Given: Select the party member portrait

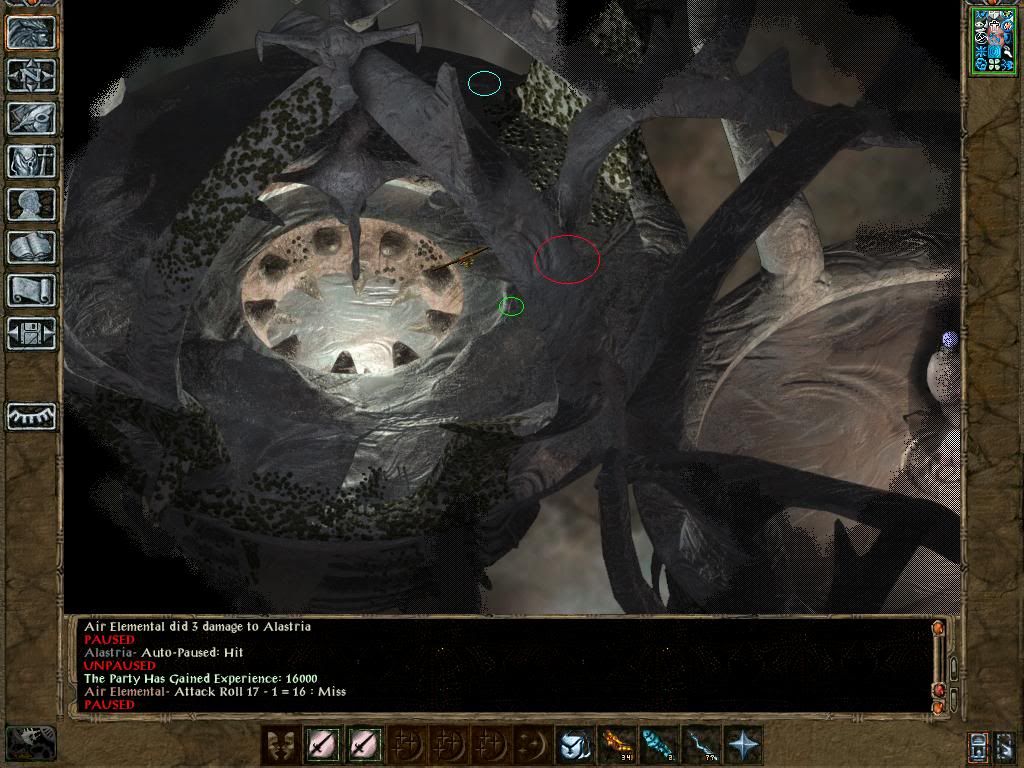Looking at the screenshot, I should pos(993,41).
